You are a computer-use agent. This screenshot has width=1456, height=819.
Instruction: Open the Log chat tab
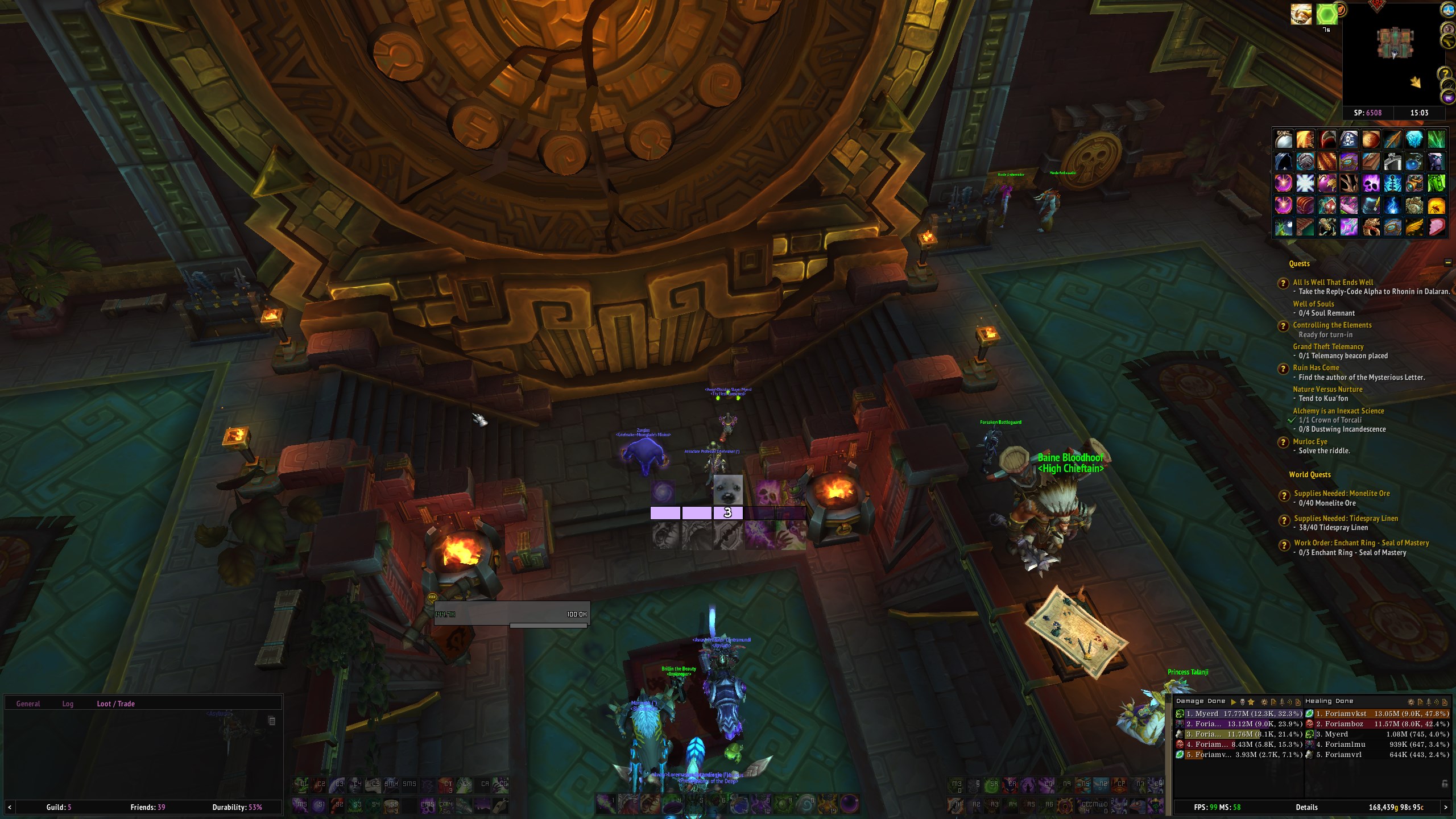click(68, 704)
